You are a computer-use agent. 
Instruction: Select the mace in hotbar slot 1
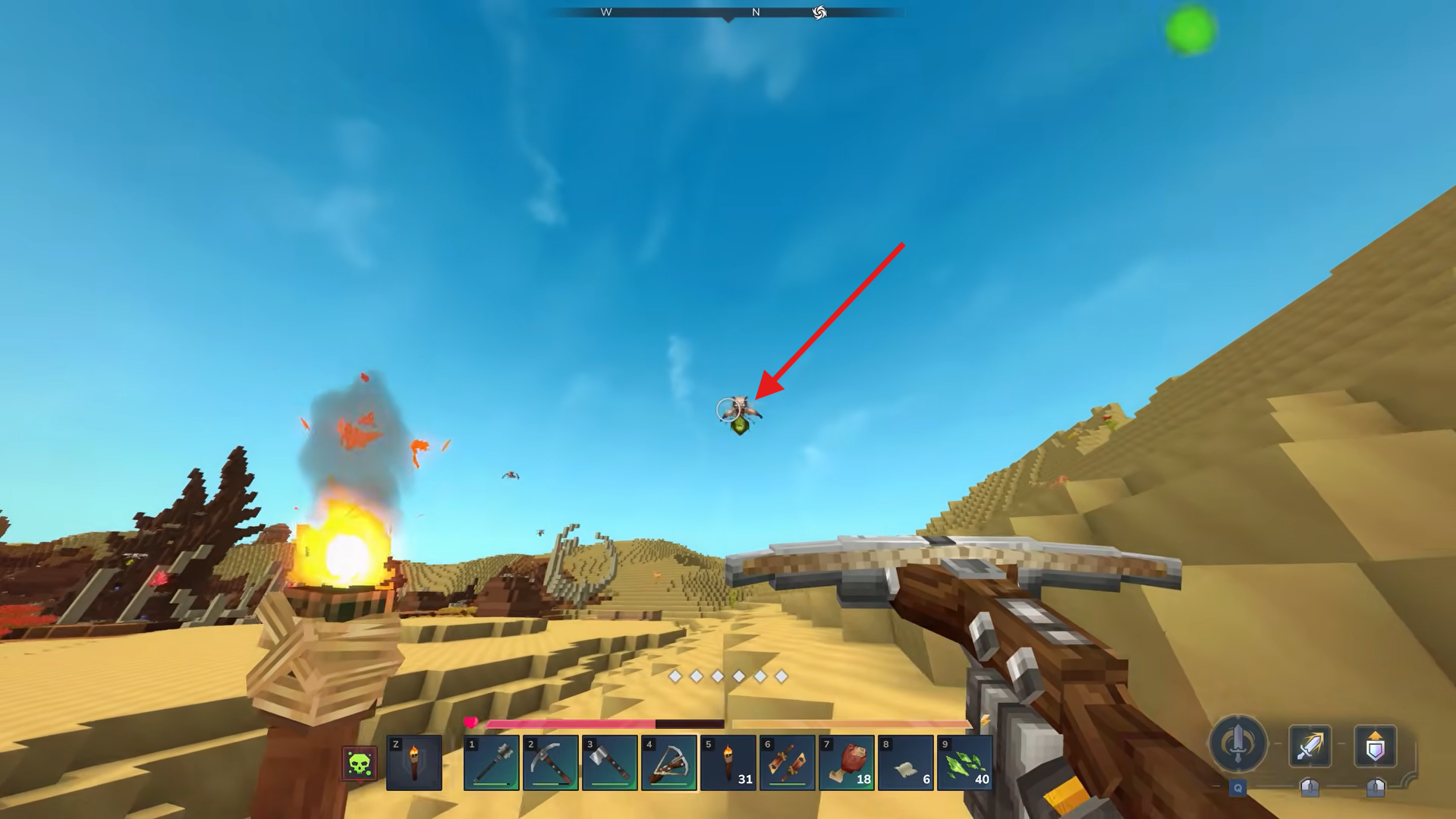pos(492,763)
